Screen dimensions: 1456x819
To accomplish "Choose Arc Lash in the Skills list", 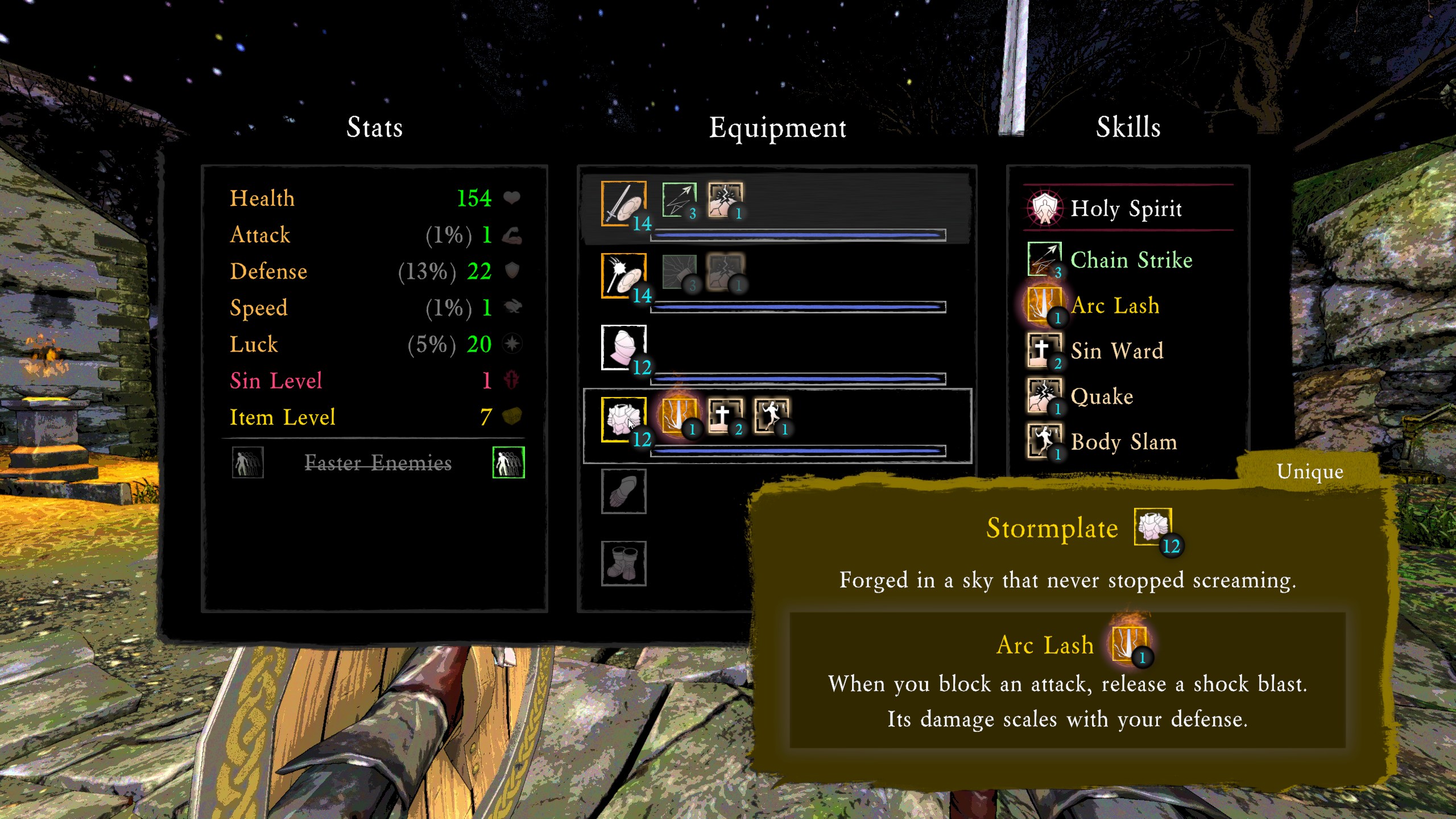I will pos(1115,305).
